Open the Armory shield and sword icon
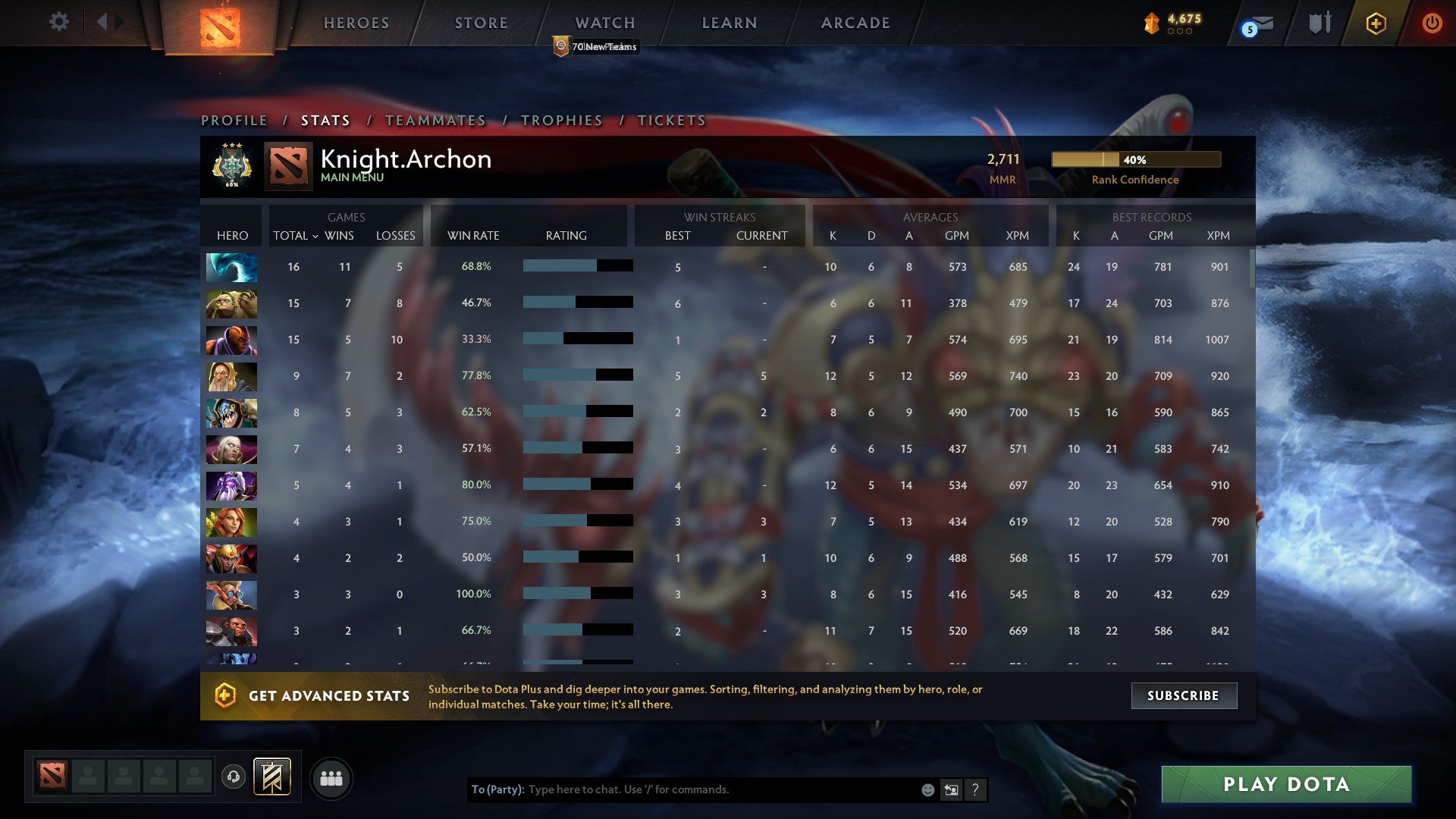Screen dimensions: 1456x819 coord(1319,23)
